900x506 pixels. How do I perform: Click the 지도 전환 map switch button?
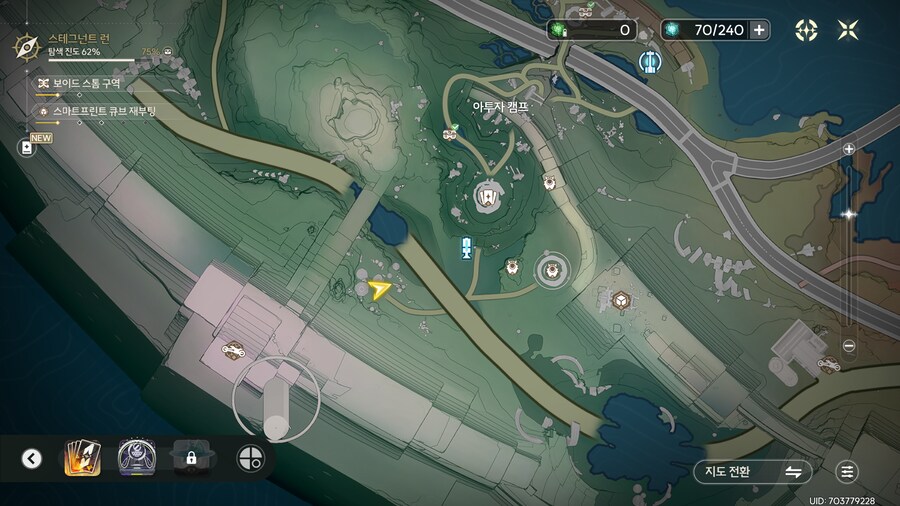pyautogui.click(x=753, y=471)
